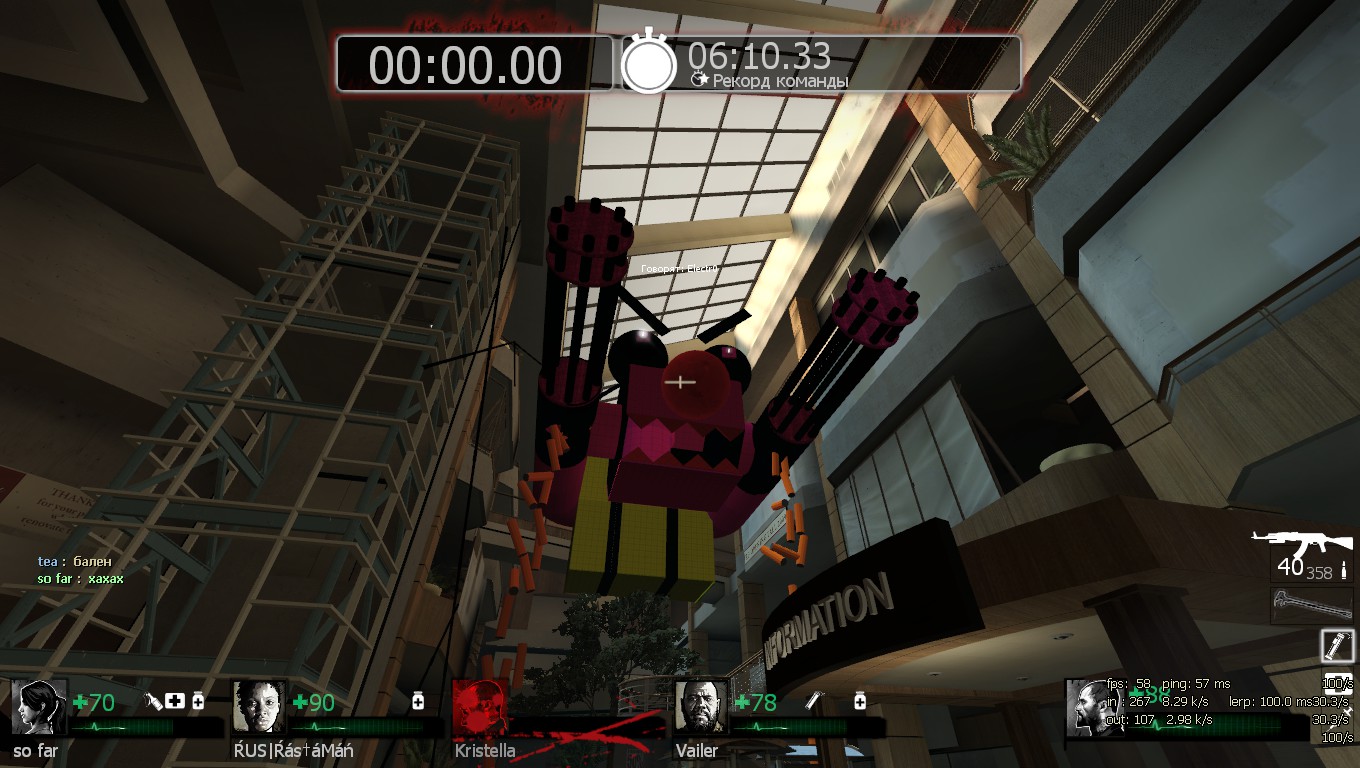Click so far's teammate portrait
The height and width of the screenshot is (768, 1360).
click(39, 707)
